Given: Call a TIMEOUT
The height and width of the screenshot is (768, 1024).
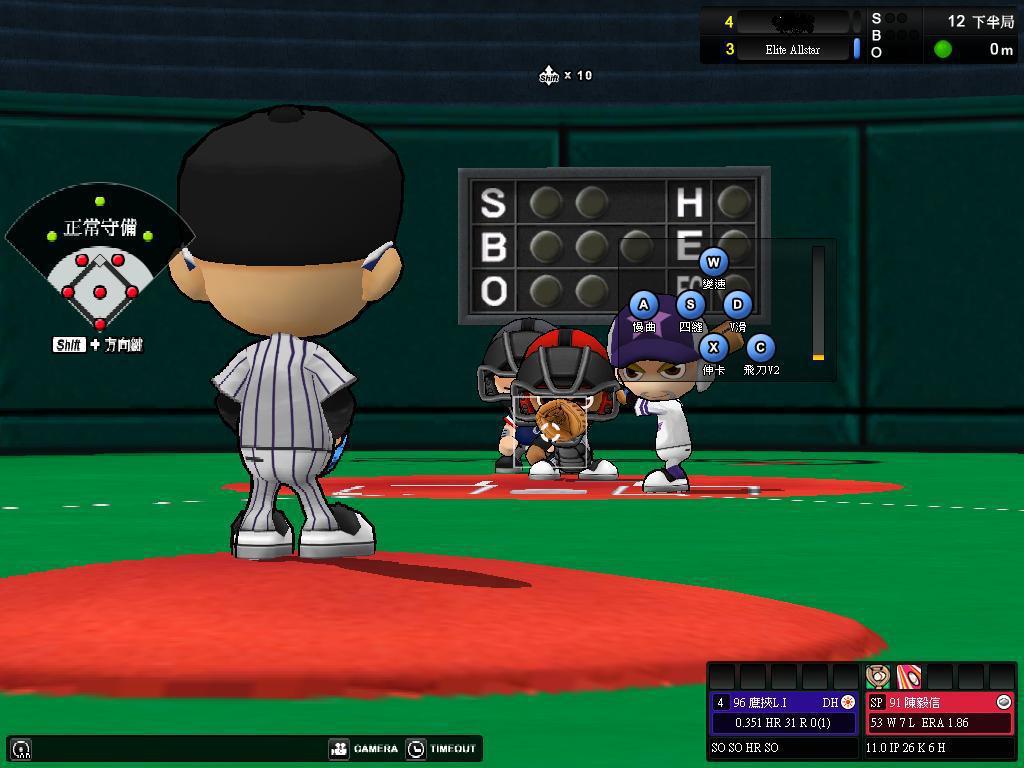Looking at the screenshot, I should point(442,748).
